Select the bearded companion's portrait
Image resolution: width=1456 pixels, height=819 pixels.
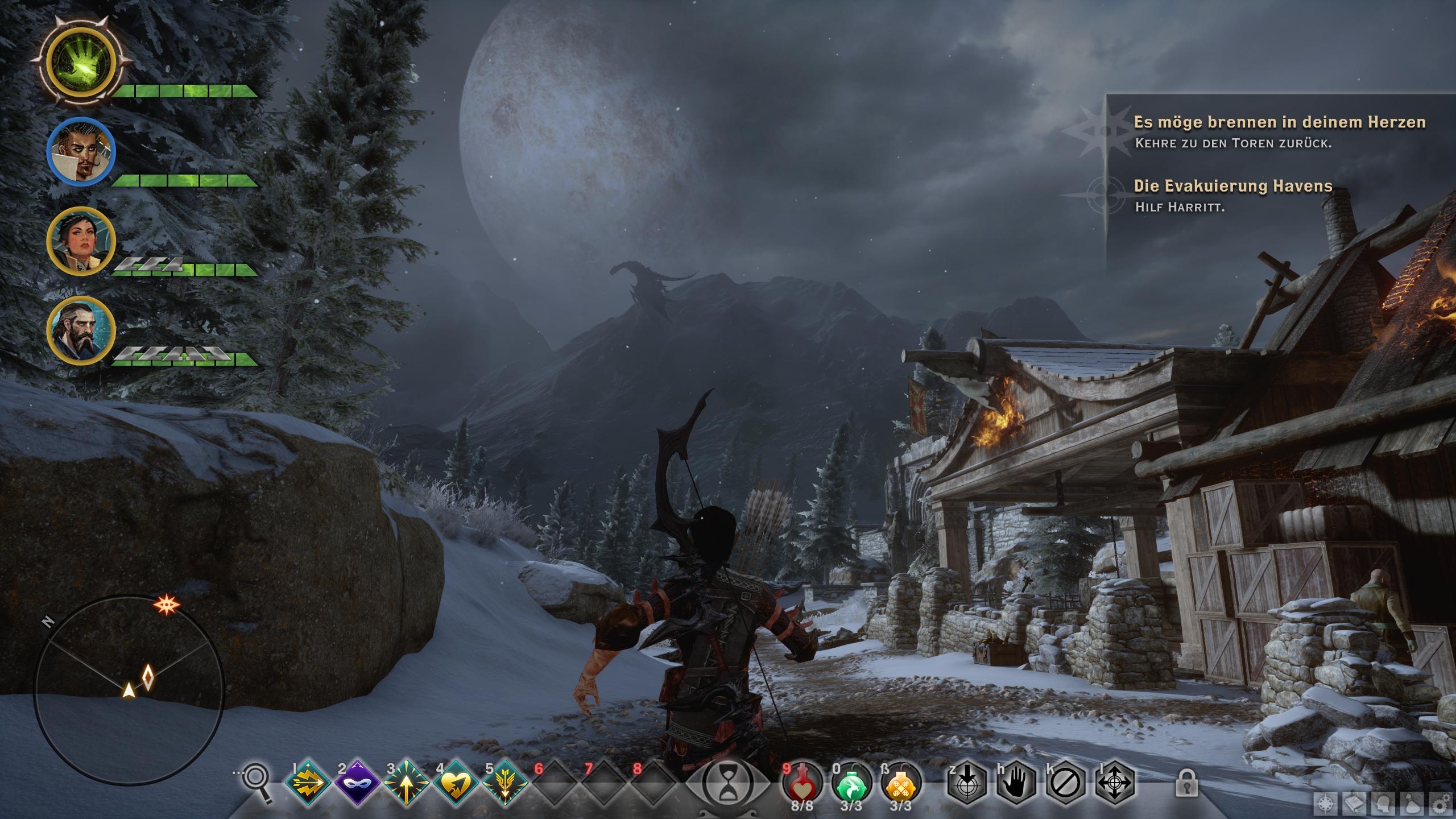pyautogui.click(x=81, y=330)
